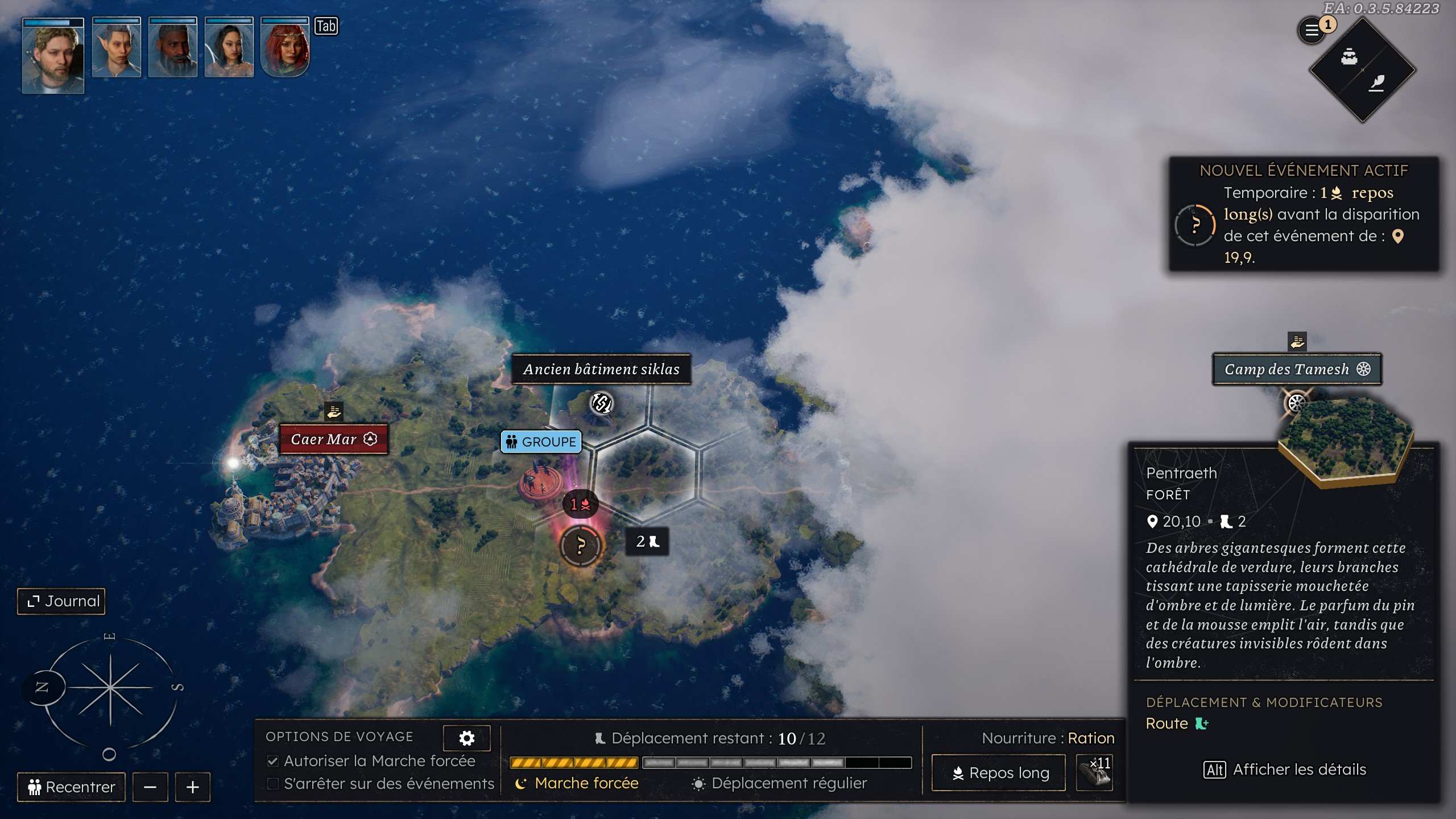Enable S'arrêter sur des événements checkbox
Screen dimensions: 1456x819
coord(273,784)
